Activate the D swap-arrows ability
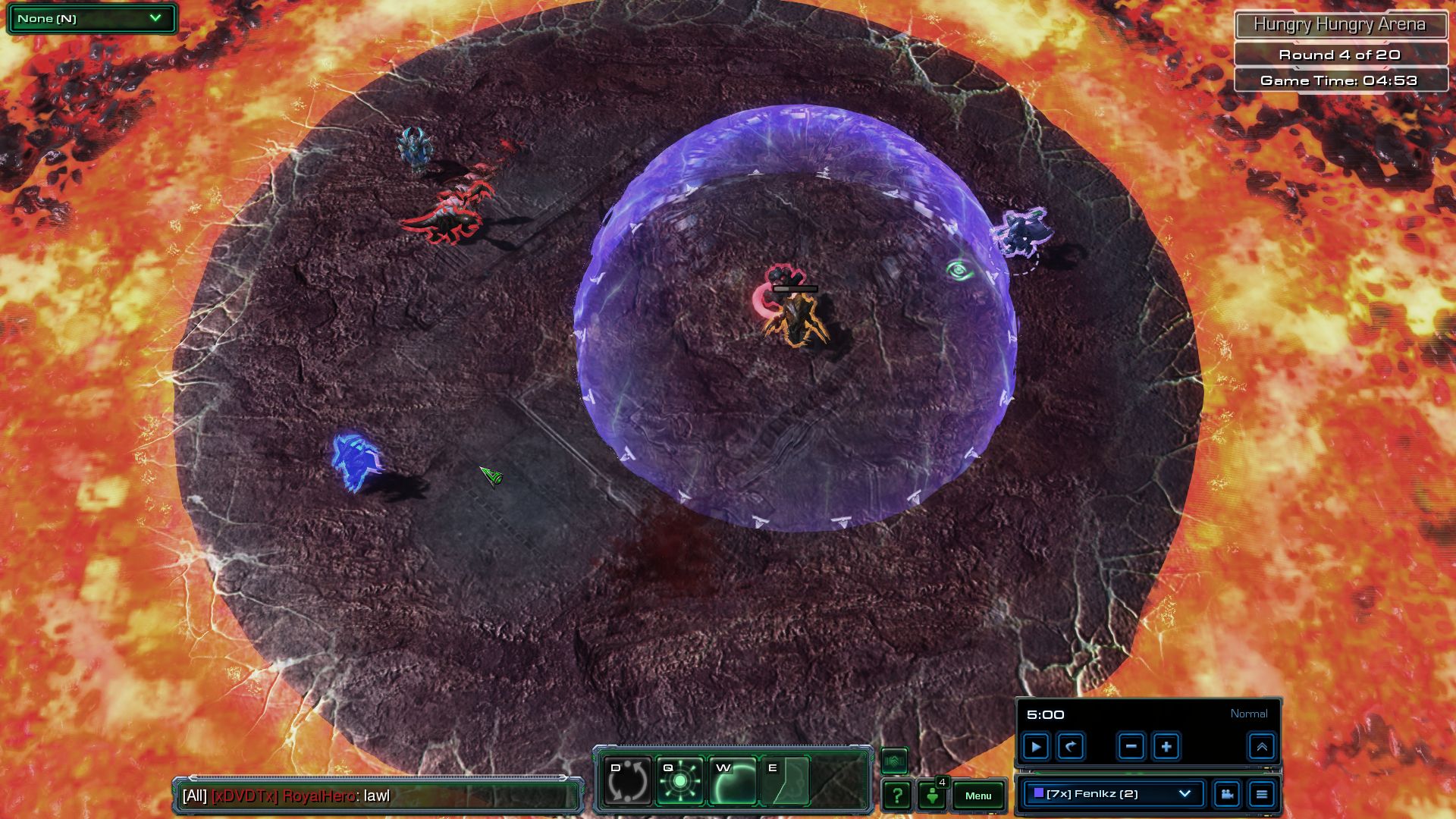This screenshot has height=819, width=1456. 627,780
